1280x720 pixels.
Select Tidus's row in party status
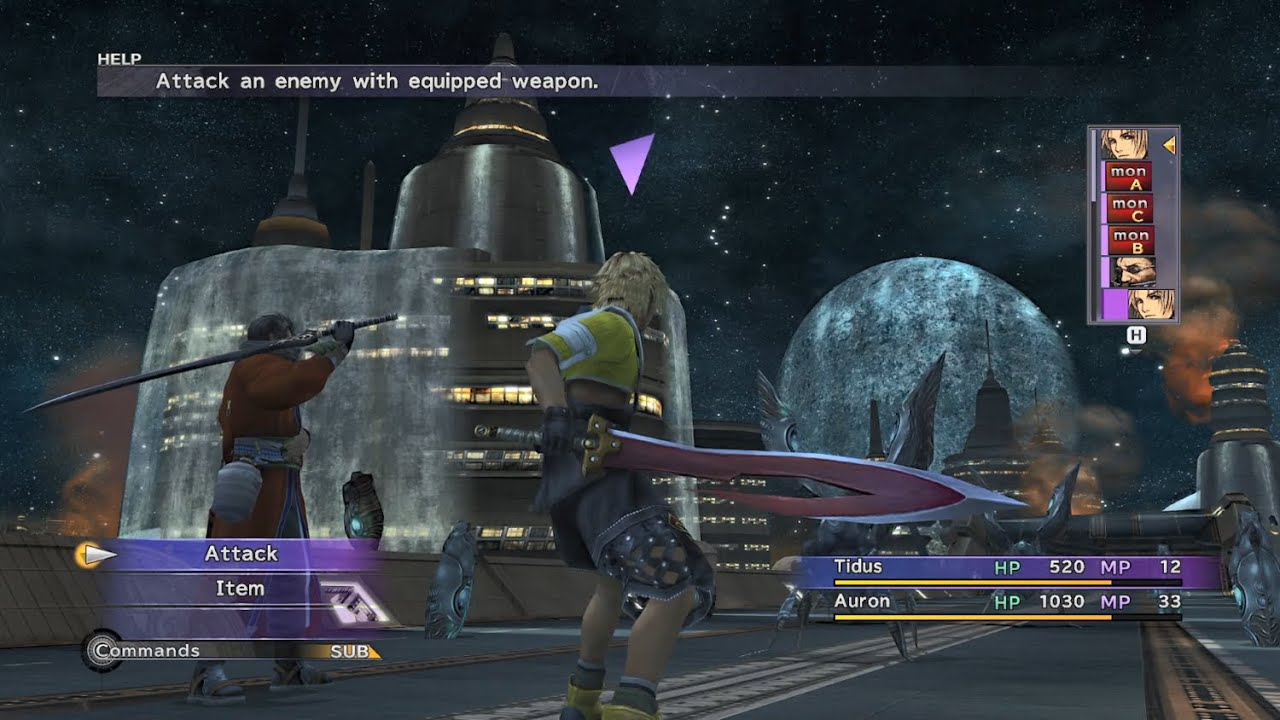(1007, 568)
